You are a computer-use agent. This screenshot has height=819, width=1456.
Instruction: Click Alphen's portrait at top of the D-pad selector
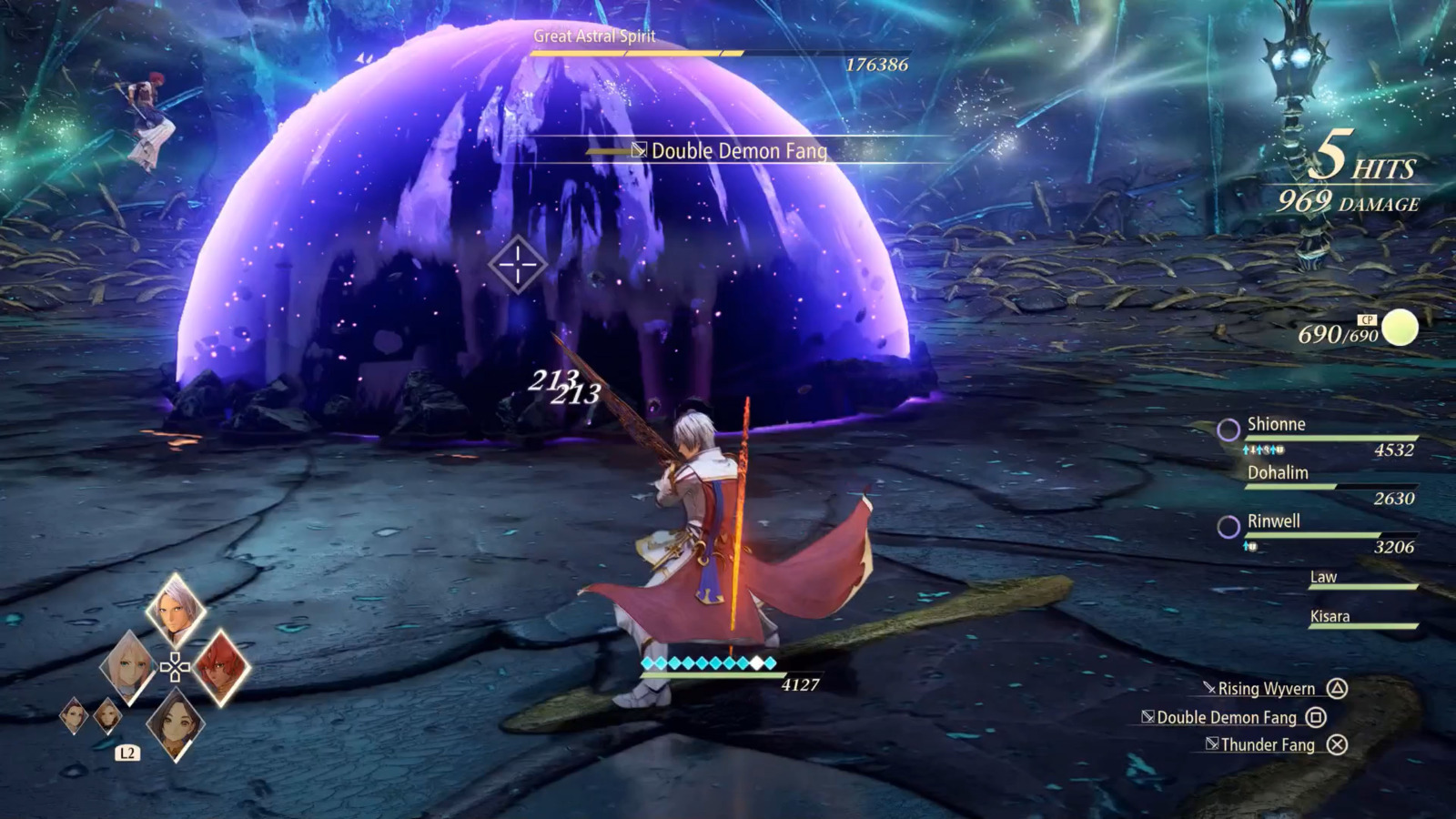173,608
